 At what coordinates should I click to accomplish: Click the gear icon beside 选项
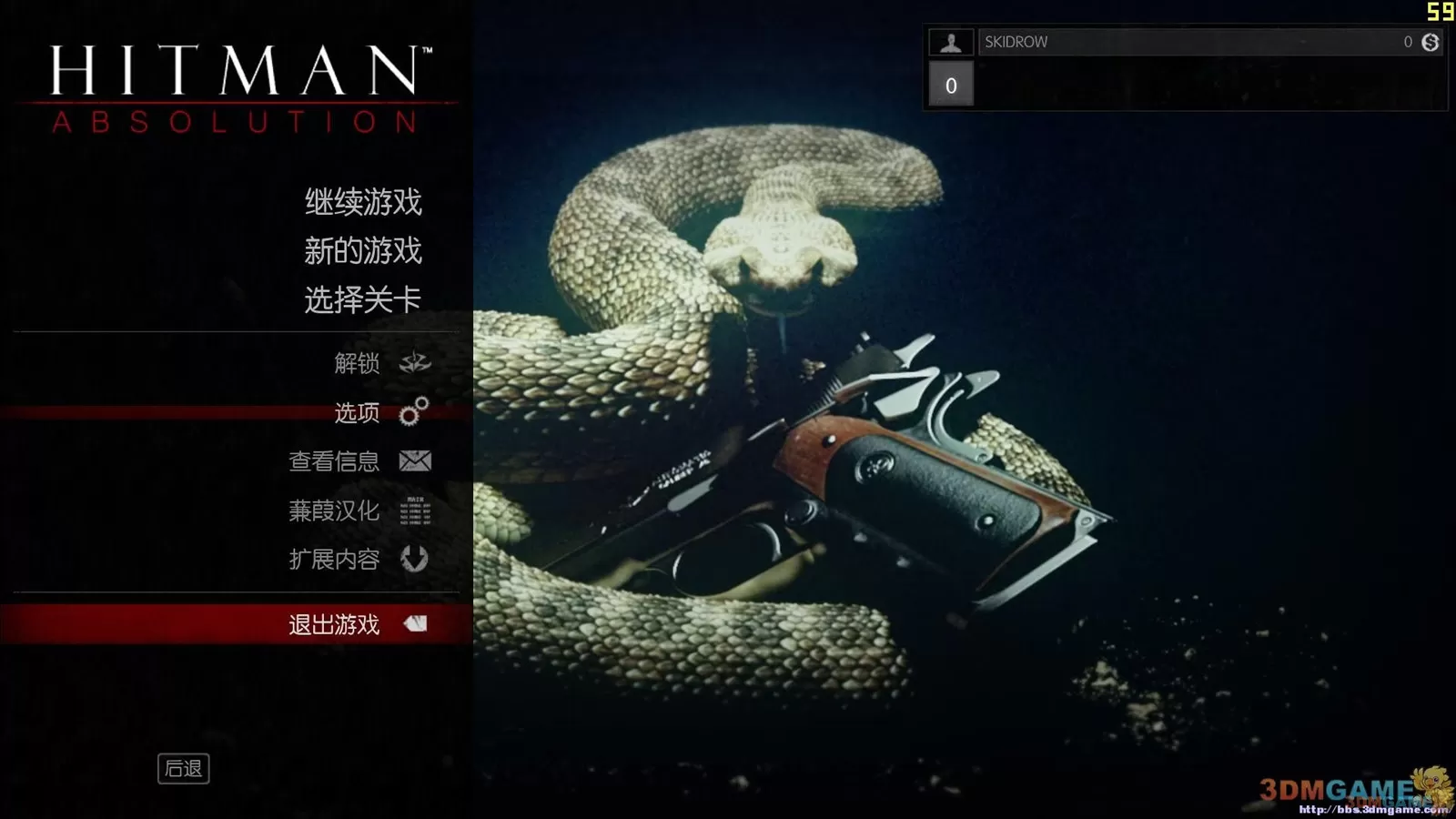point(415,412)
